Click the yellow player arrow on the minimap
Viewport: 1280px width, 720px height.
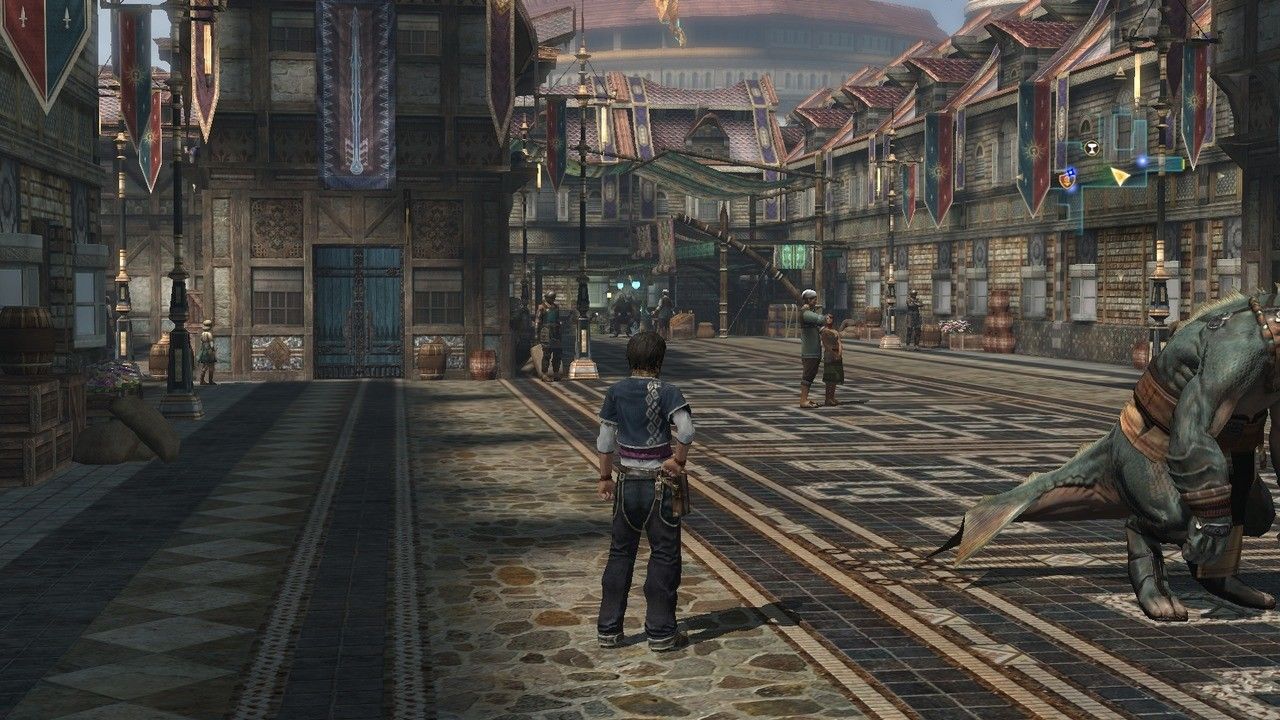click(x=1120, y=176)
